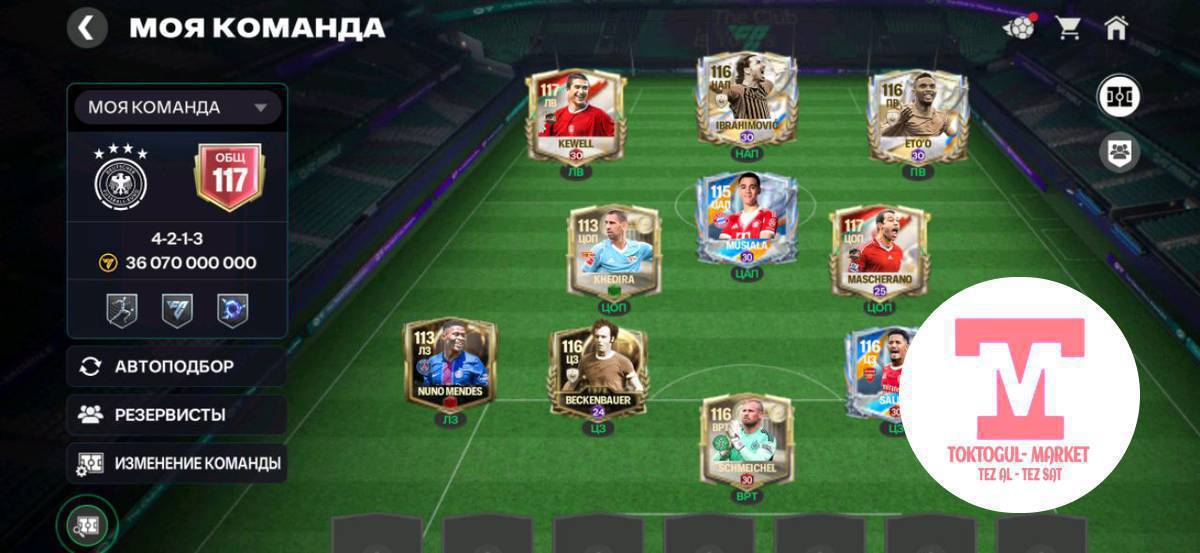This screenshot has height=553, width=1200.
Task: Select the Musiala midfielder card
Action: coord(747,220)
